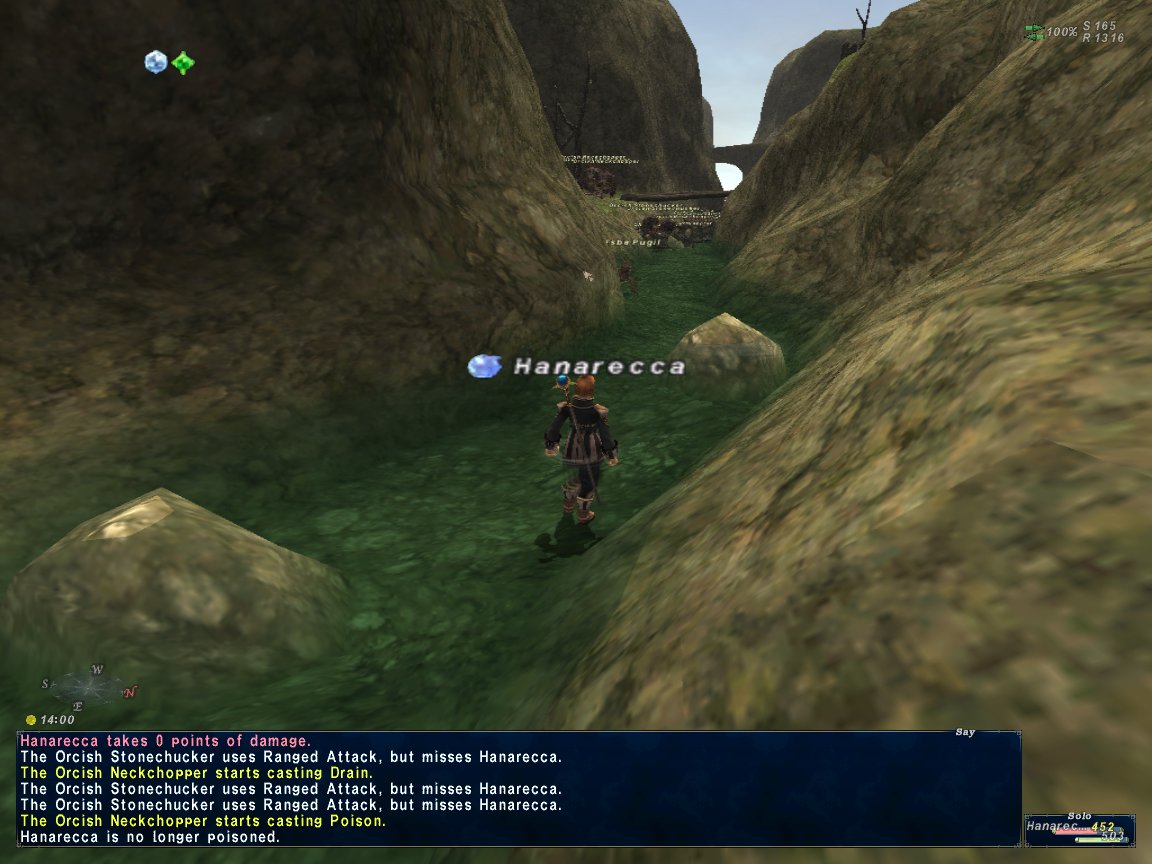Select the green star status effect icon
This screenshot has height=864, width=1152.
[x=182, y=62]
